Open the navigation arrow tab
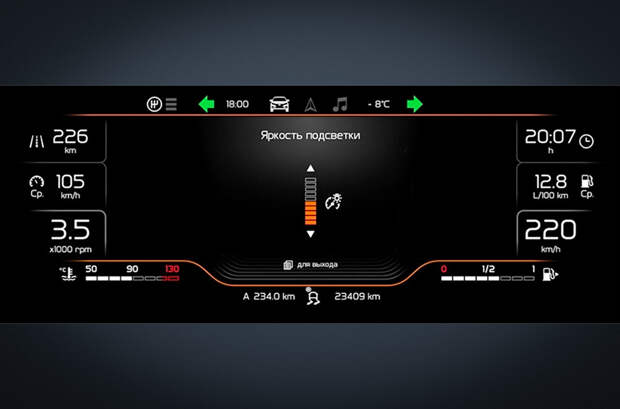Viewport: 620px width, 409px height. 309,104
